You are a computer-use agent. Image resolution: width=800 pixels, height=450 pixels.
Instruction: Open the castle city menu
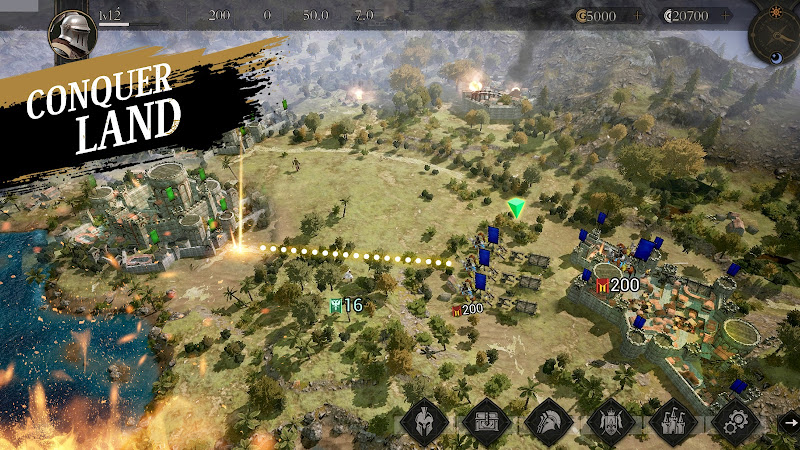tap(672, 422)
